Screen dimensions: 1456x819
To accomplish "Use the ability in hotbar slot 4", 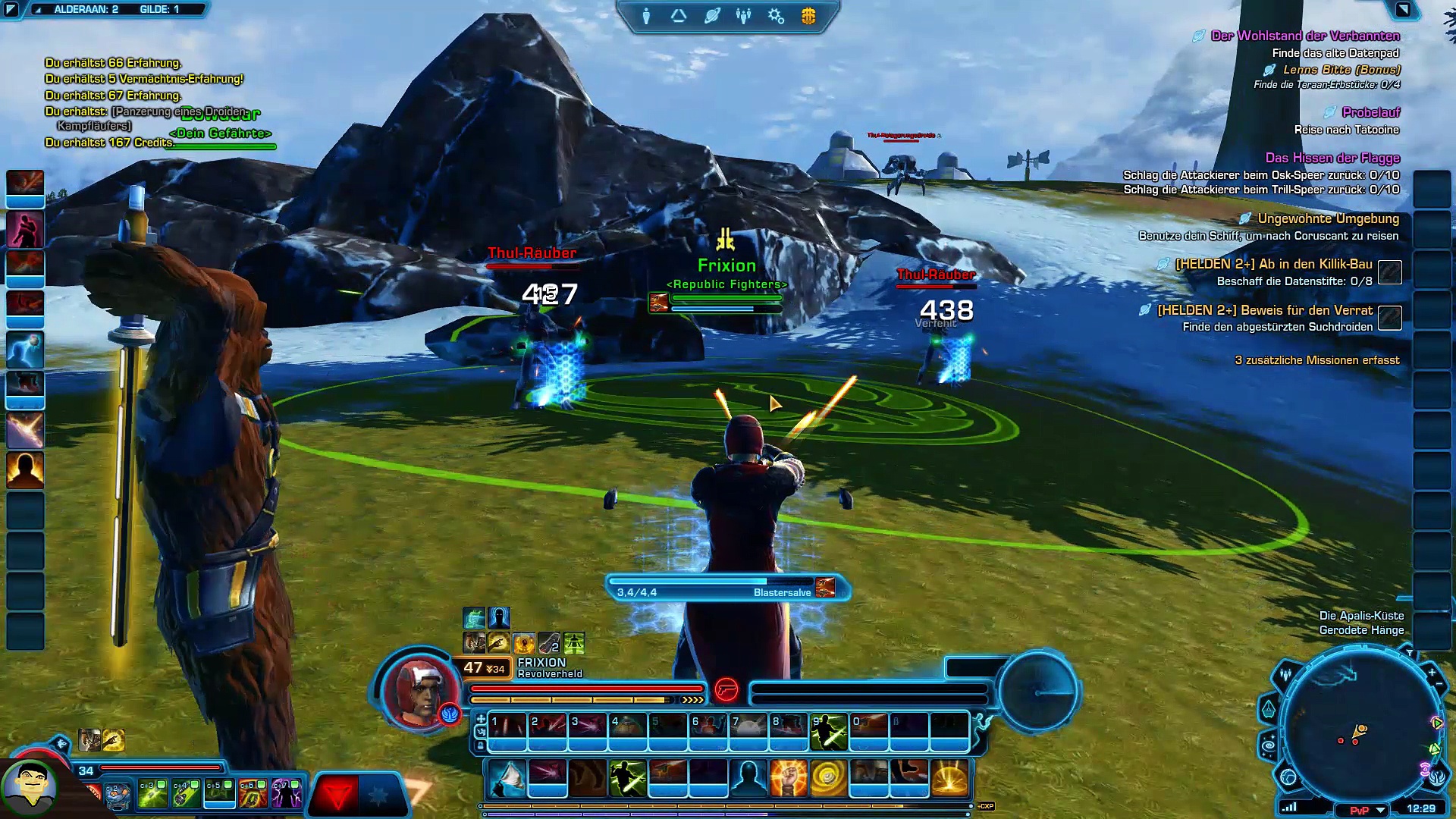I will 628,731.
